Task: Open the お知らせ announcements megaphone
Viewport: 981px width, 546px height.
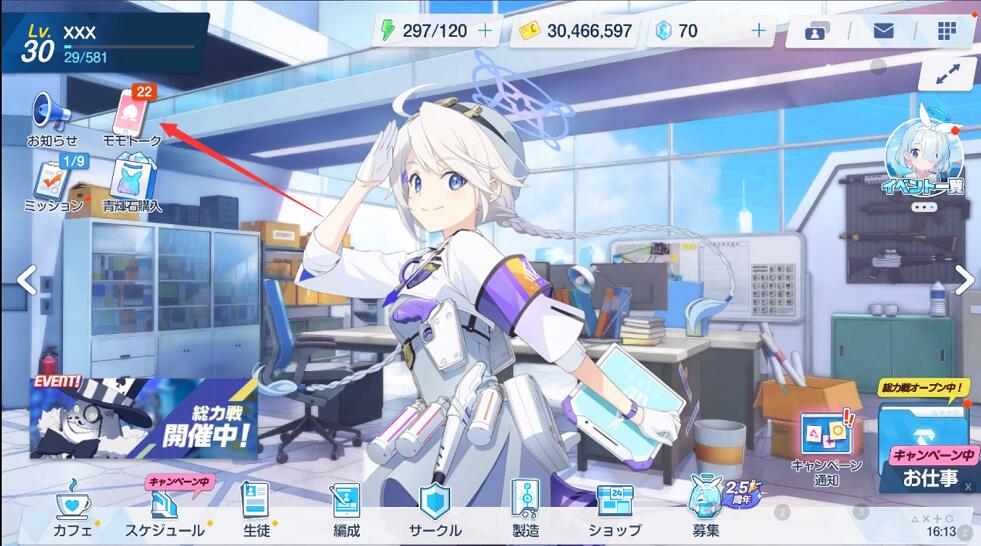Action: [x=52, y=112]
